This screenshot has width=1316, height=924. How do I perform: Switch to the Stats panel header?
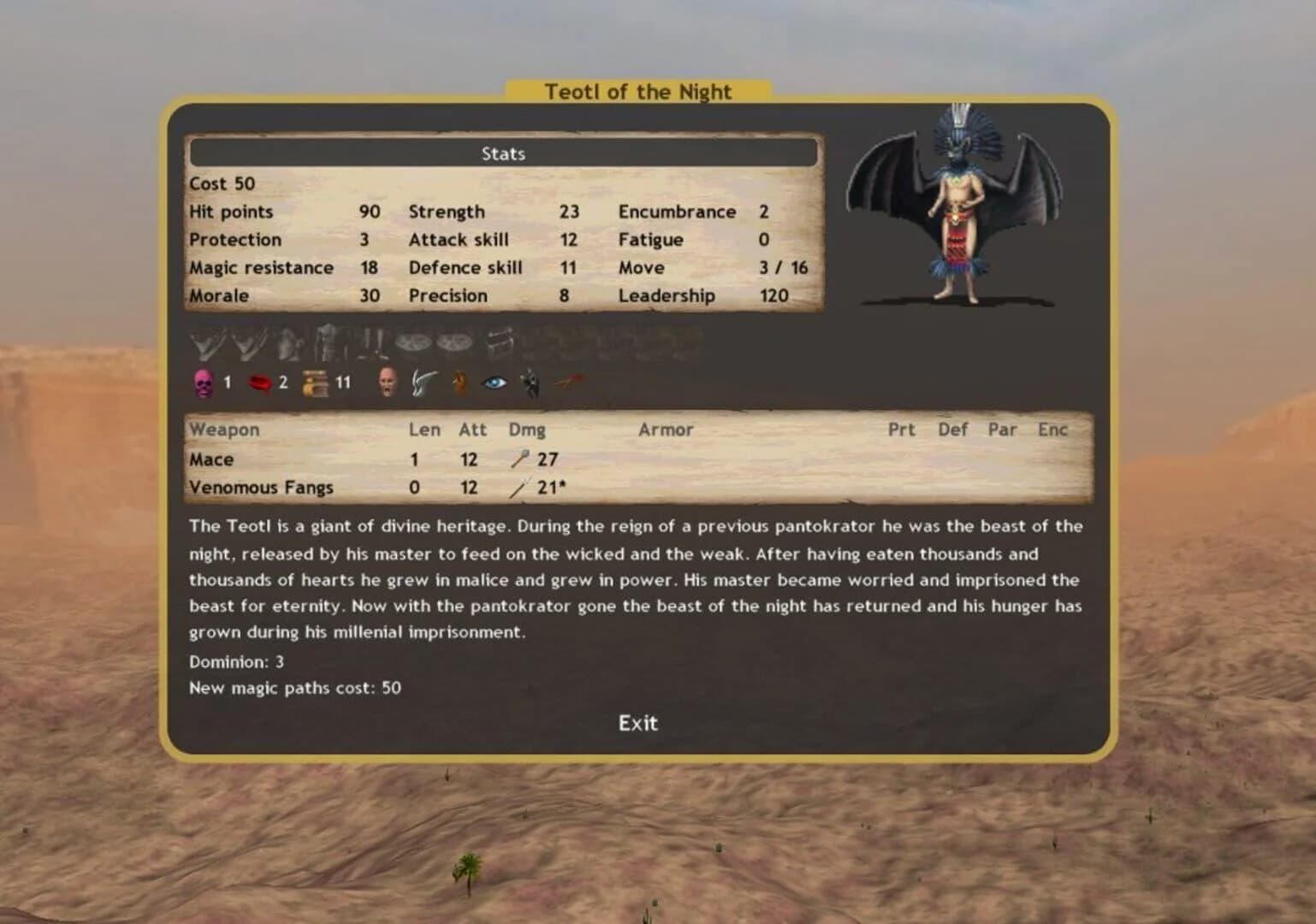[503, 153]
